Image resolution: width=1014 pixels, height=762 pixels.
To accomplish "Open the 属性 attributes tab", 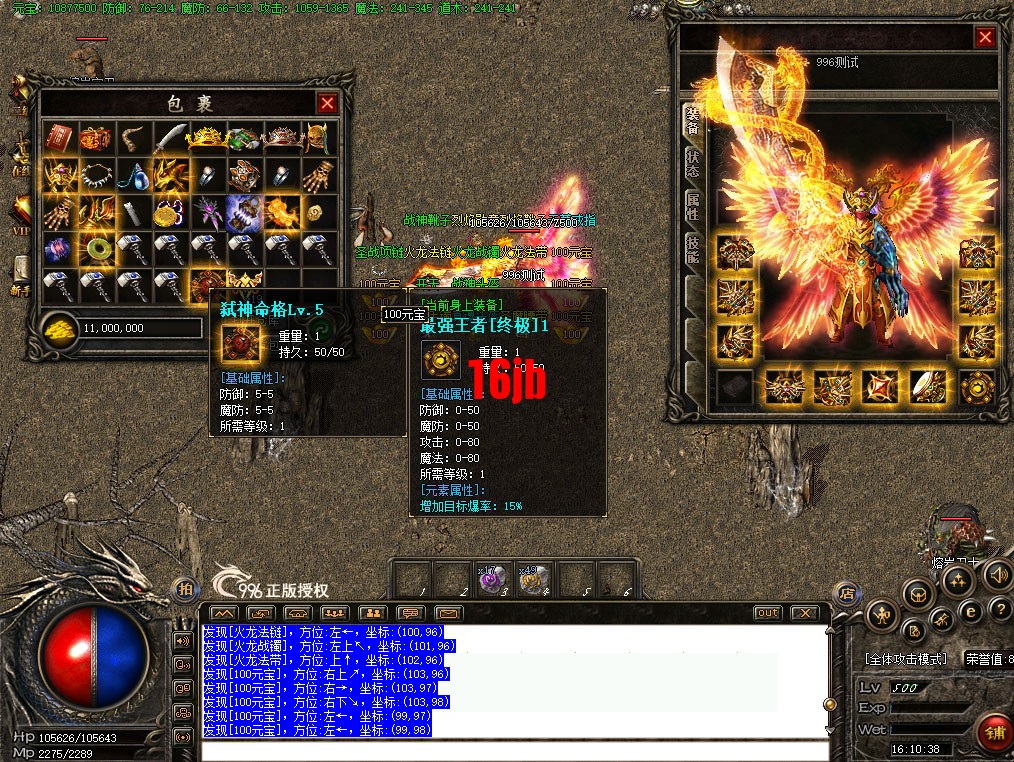I will click(x=693, y=206).
